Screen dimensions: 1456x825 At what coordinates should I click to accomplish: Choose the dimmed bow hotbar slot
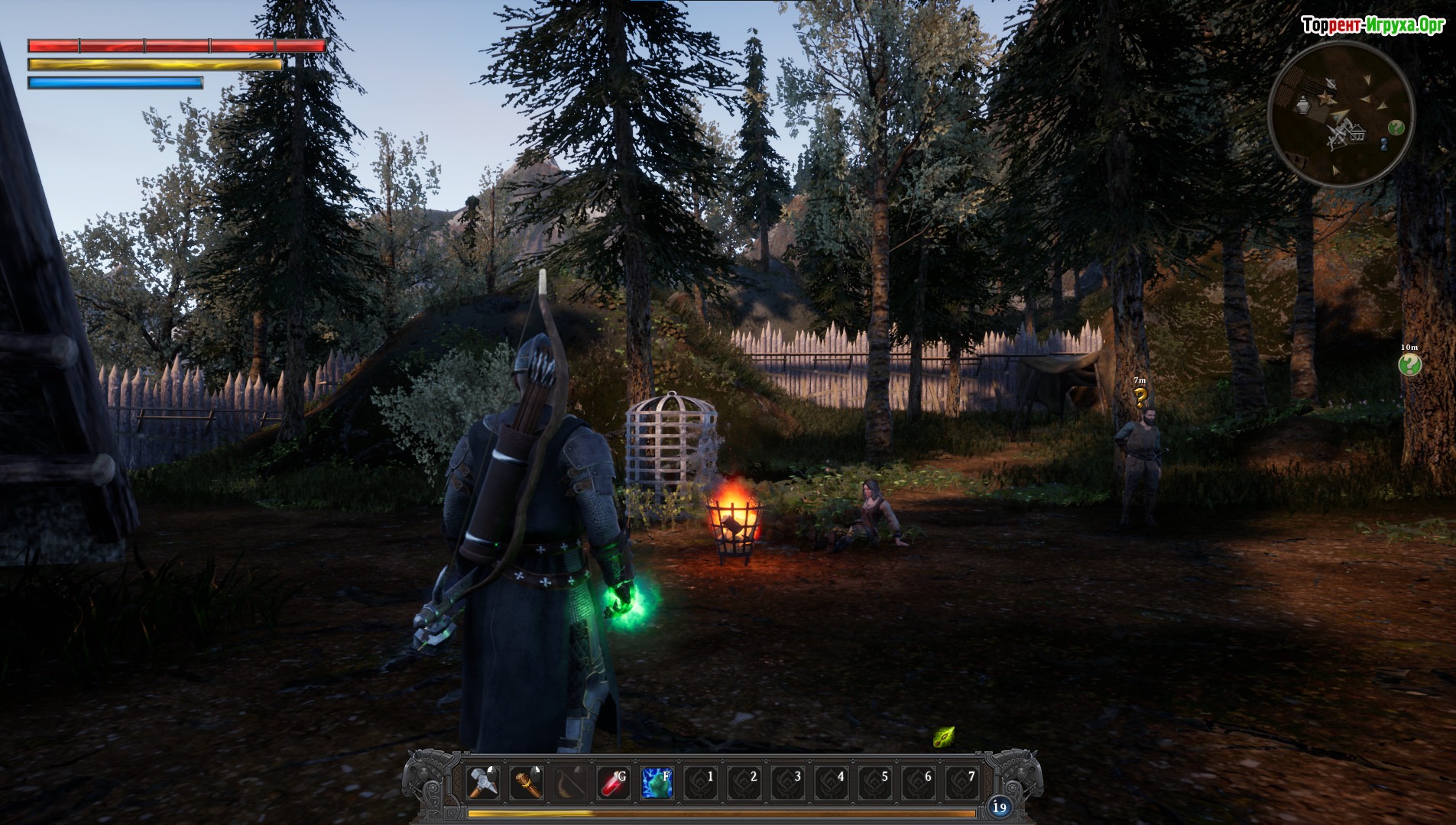coord(570,783)
